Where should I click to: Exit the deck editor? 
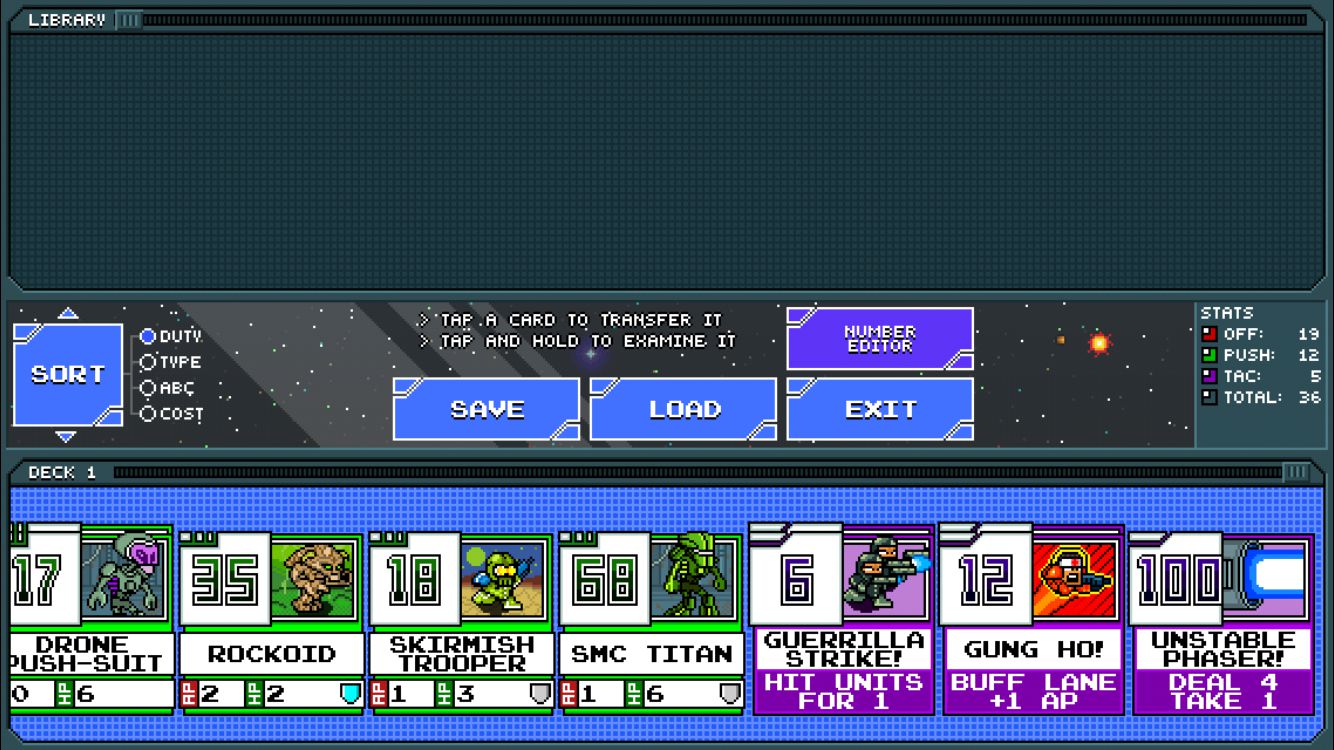pos(880,409)
